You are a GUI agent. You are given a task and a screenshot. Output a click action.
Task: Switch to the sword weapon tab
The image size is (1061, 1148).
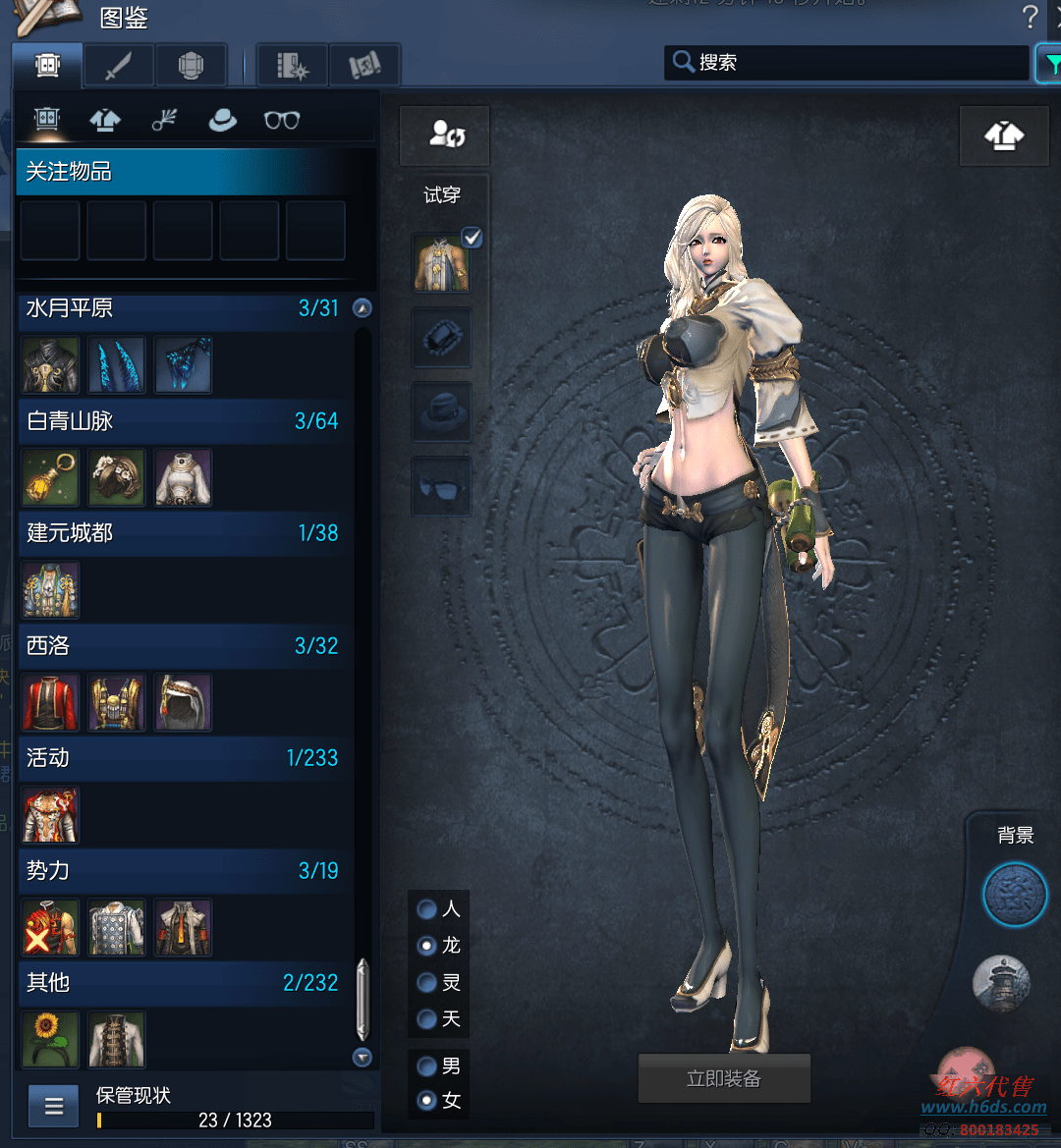click(119, 66)
